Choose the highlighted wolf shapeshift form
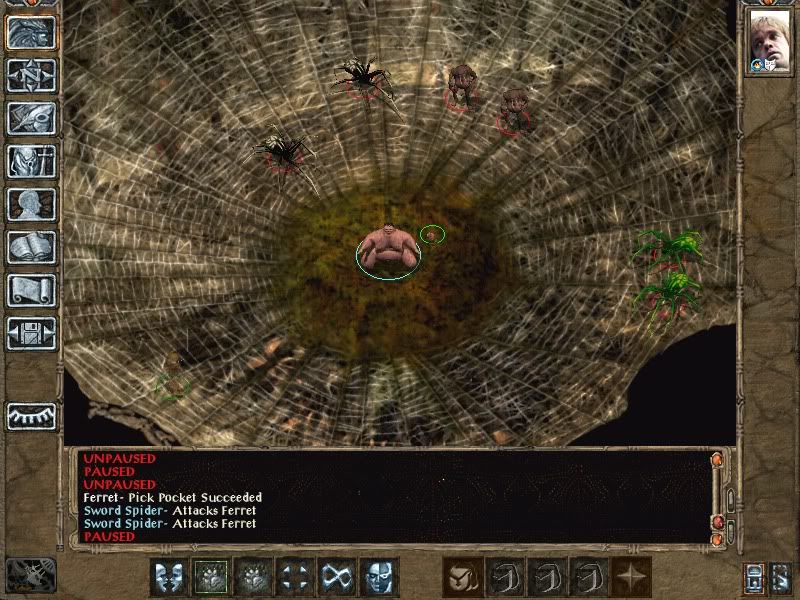Viewport: 800px width, 600px height. [212, 577]
